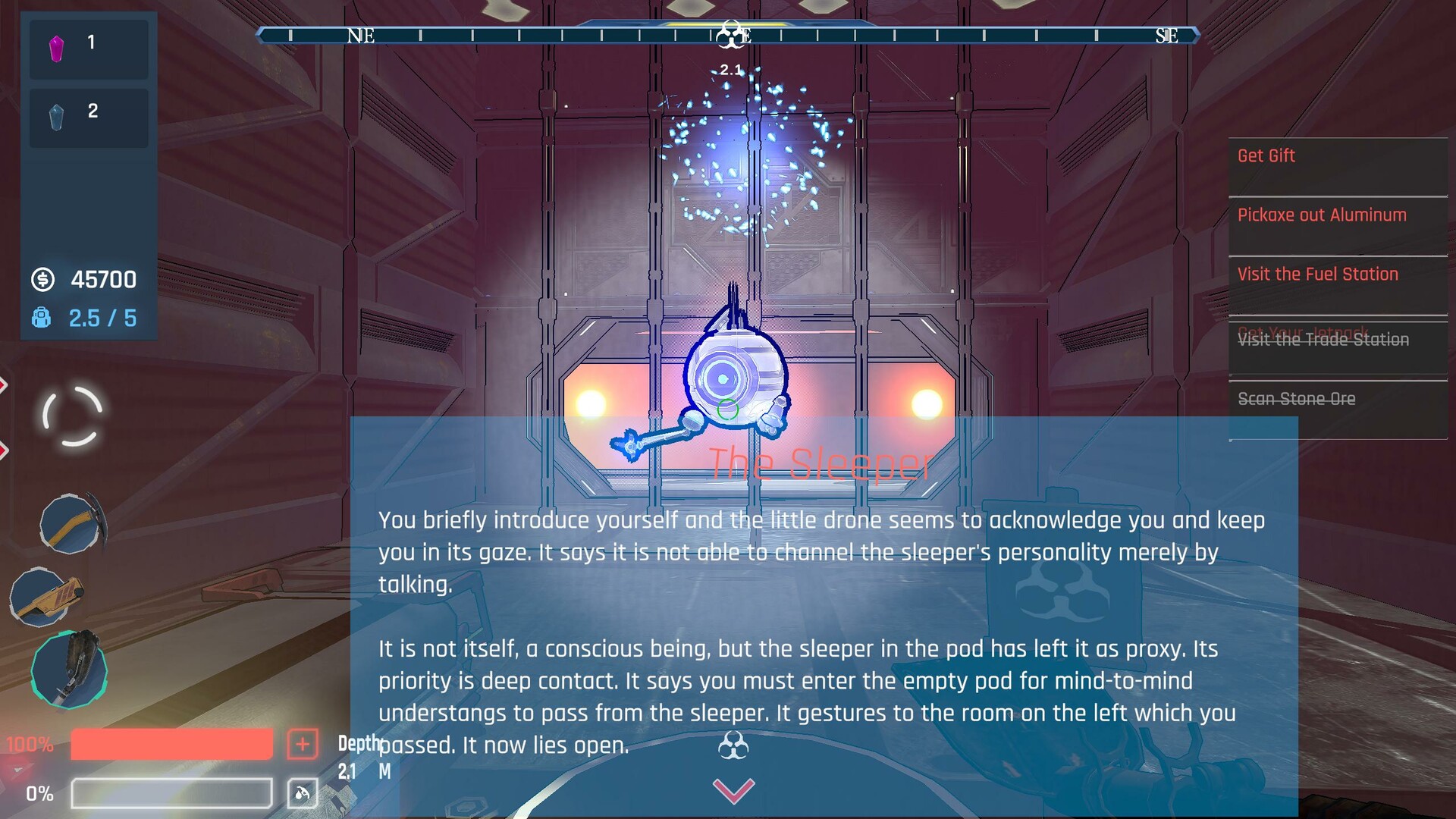
Task: Toggle the completed Scan Stone Ore objective
Action: pyautogui.click(x=1296, y=398)
